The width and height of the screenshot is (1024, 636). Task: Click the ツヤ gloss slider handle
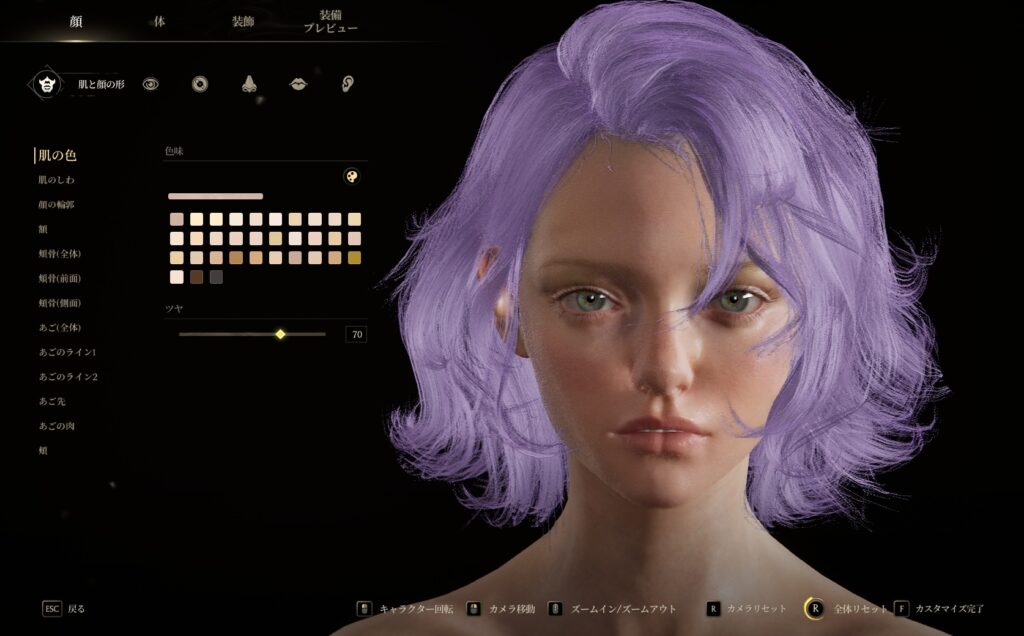coord(280,334)
